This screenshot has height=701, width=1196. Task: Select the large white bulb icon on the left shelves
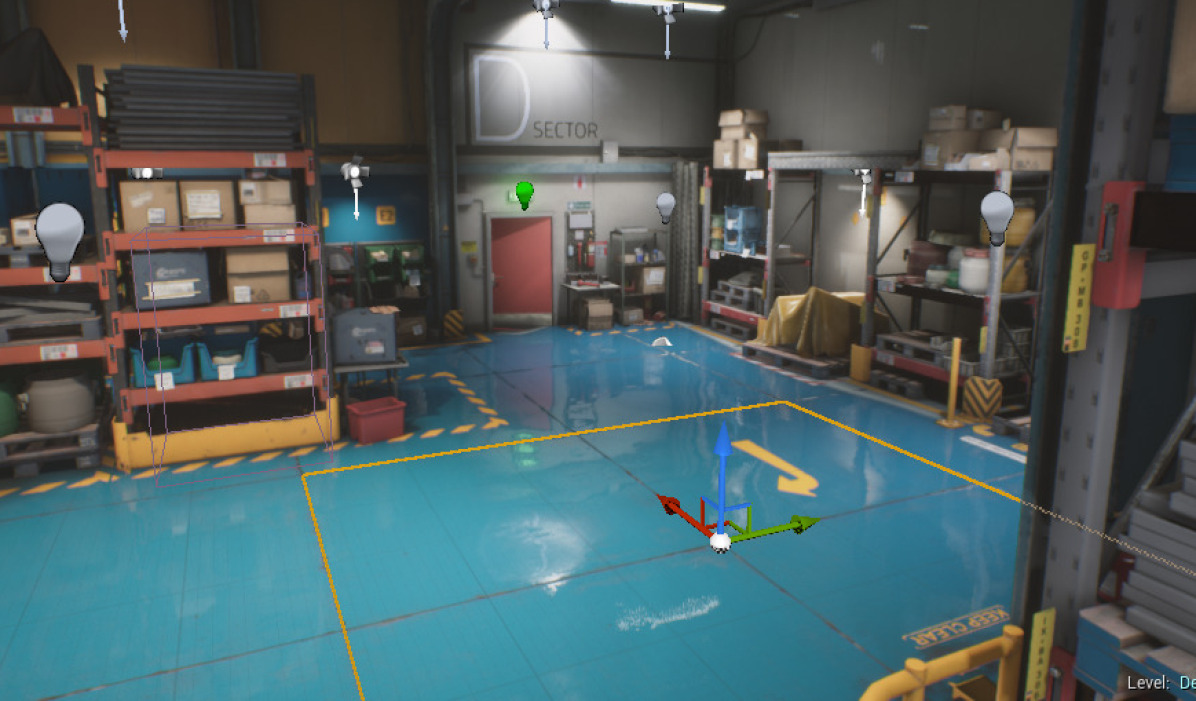(x=60, y=239)
